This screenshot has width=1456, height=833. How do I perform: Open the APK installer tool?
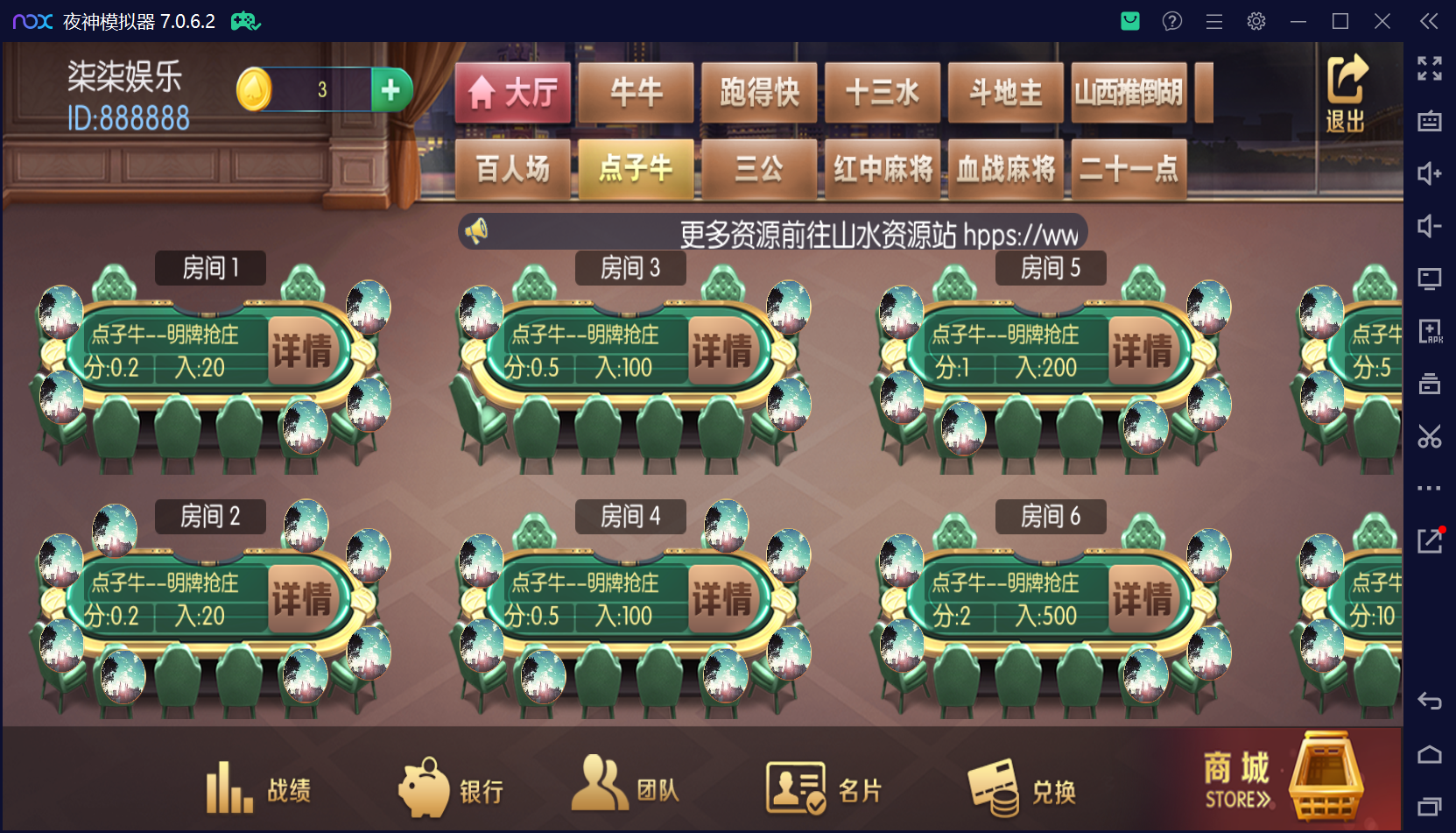click(x=1429, y=331)
